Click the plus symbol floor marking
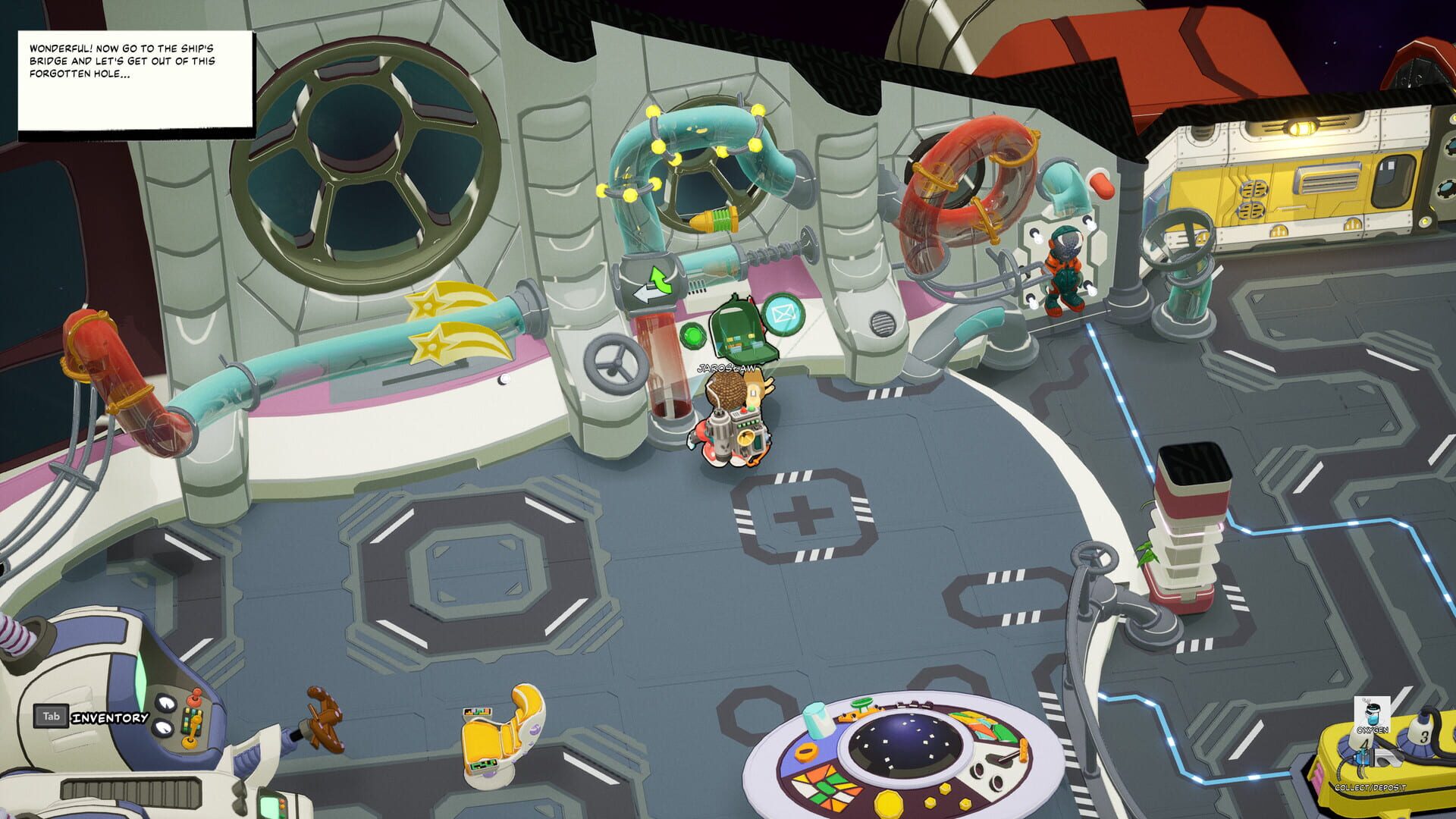1456x819 pixels. [802, 516]
